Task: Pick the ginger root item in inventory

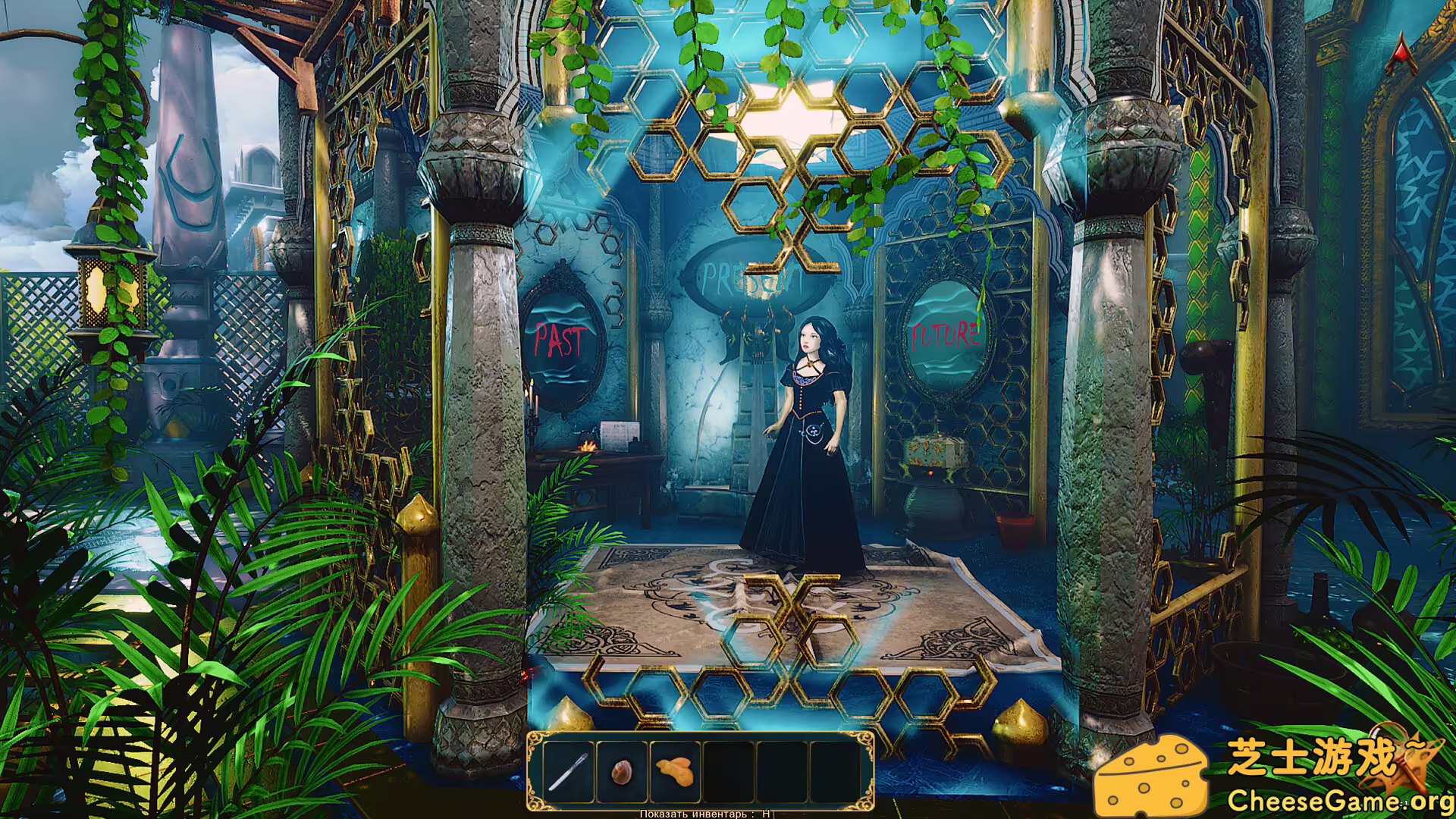Action: pos(675,772)
